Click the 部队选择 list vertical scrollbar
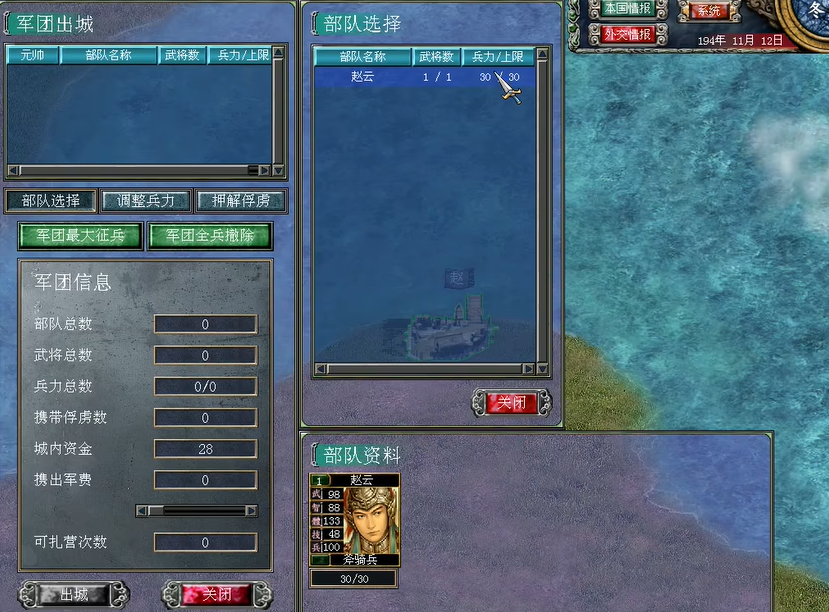829x612 pixels. [543, 210]
